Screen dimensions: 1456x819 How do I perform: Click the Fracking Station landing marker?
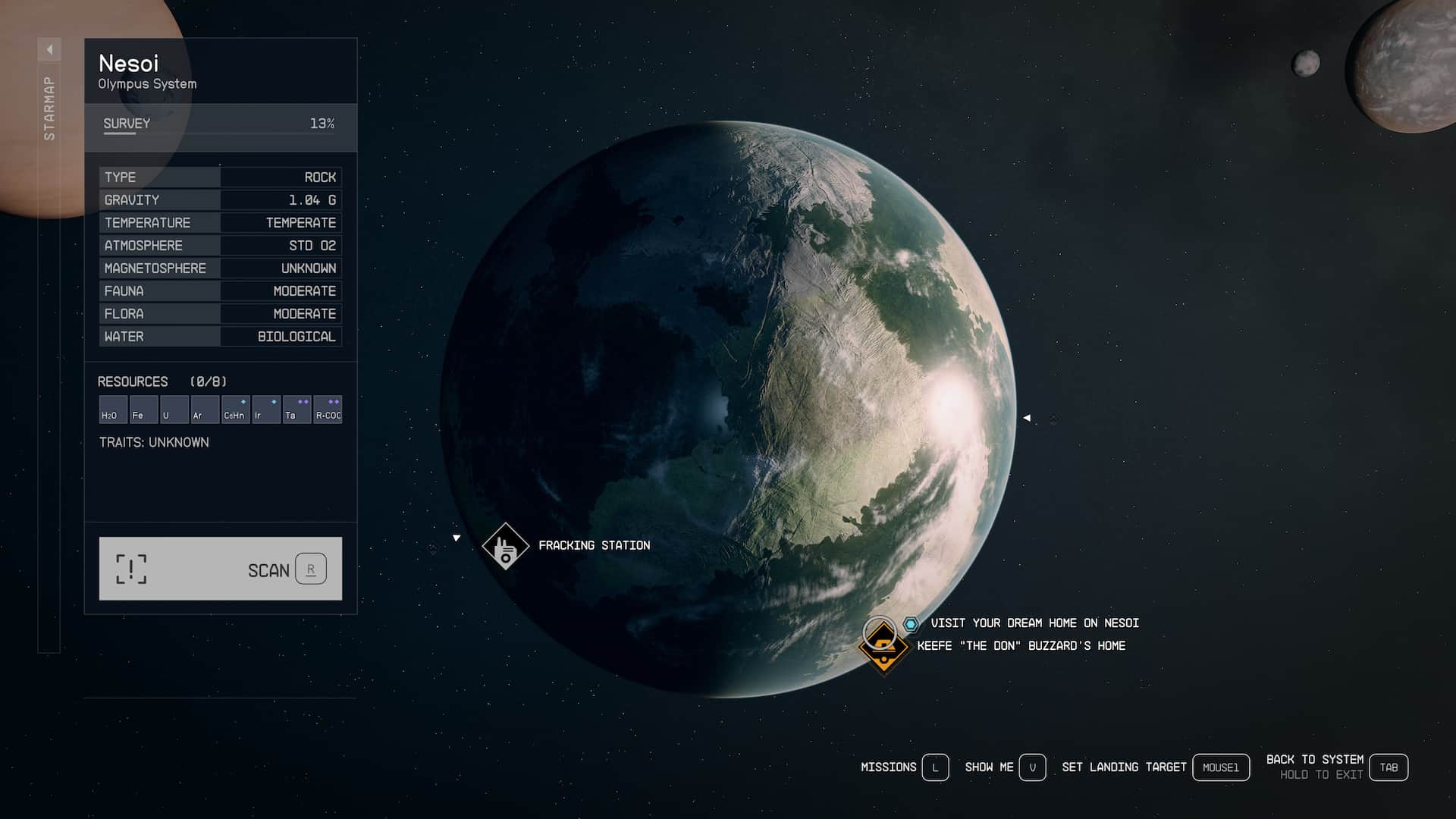(x=505, y=545)
